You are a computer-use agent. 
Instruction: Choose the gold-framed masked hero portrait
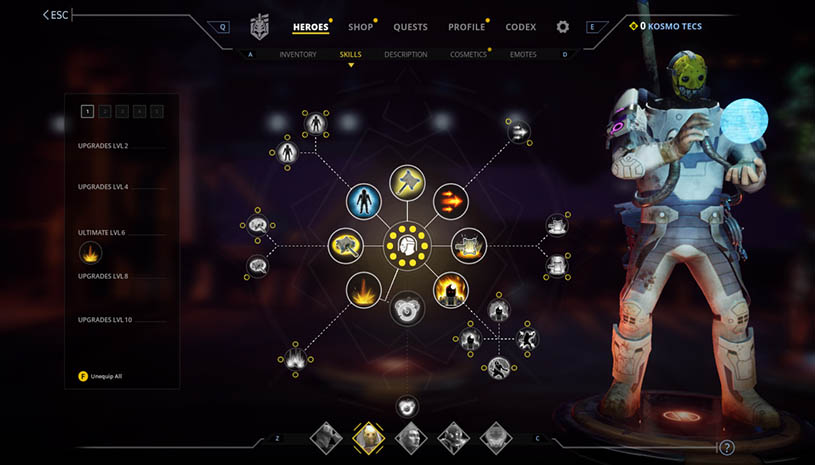tap(368, 437)
